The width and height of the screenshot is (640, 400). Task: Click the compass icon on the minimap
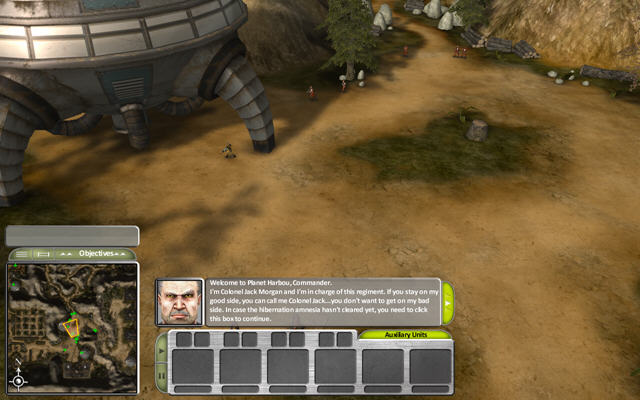point(18,380)
